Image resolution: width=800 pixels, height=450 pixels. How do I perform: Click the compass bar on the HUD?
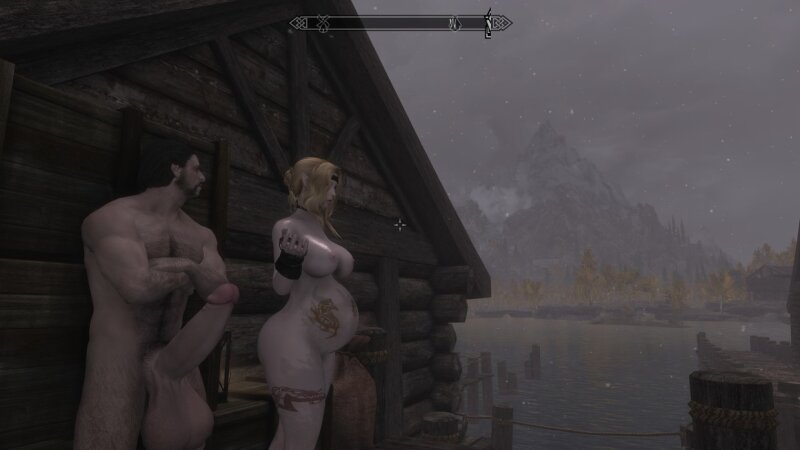pos(400,22)
